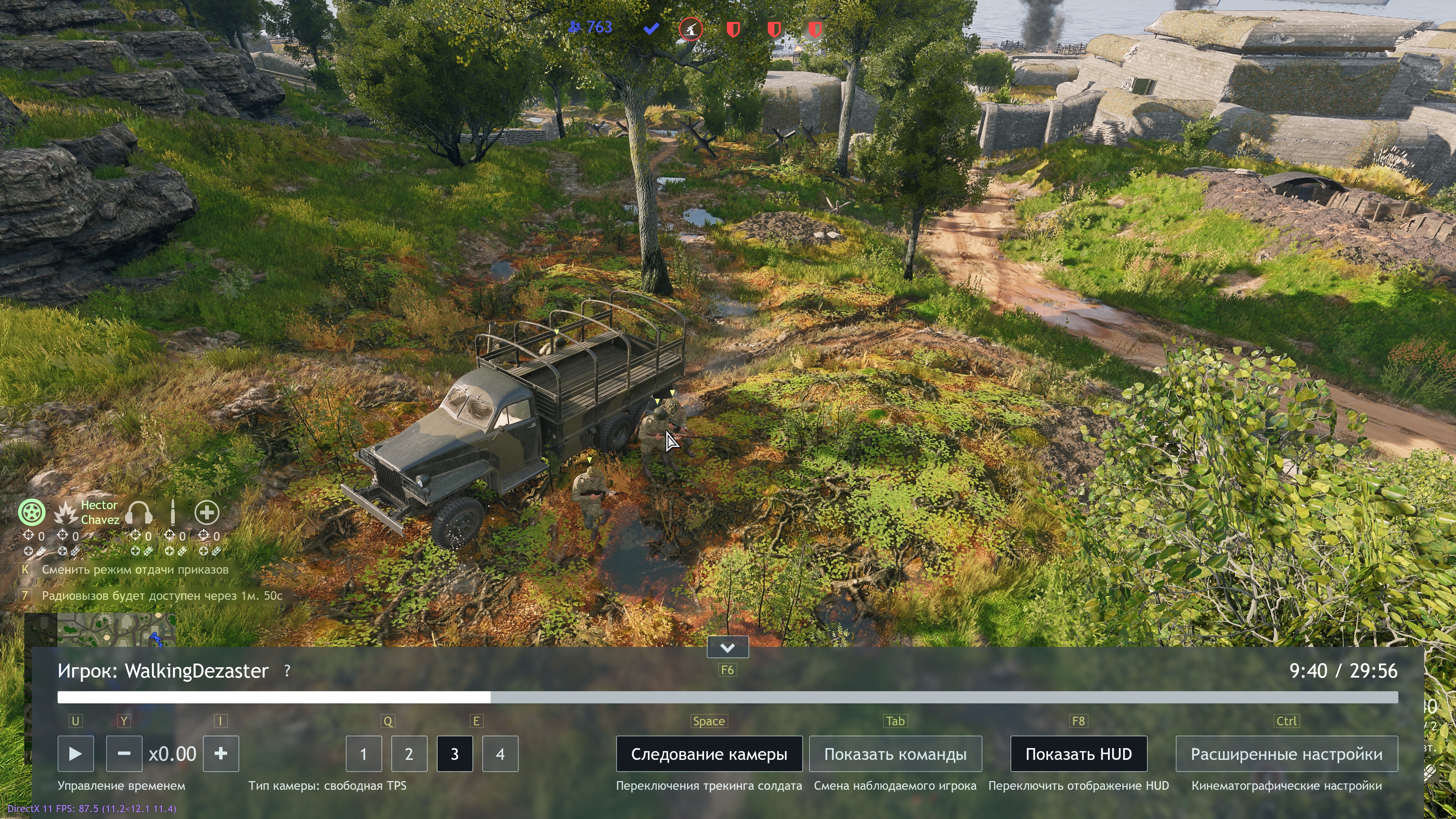
Task: Select the circled plus medic icon
Action: click(207, 513)
